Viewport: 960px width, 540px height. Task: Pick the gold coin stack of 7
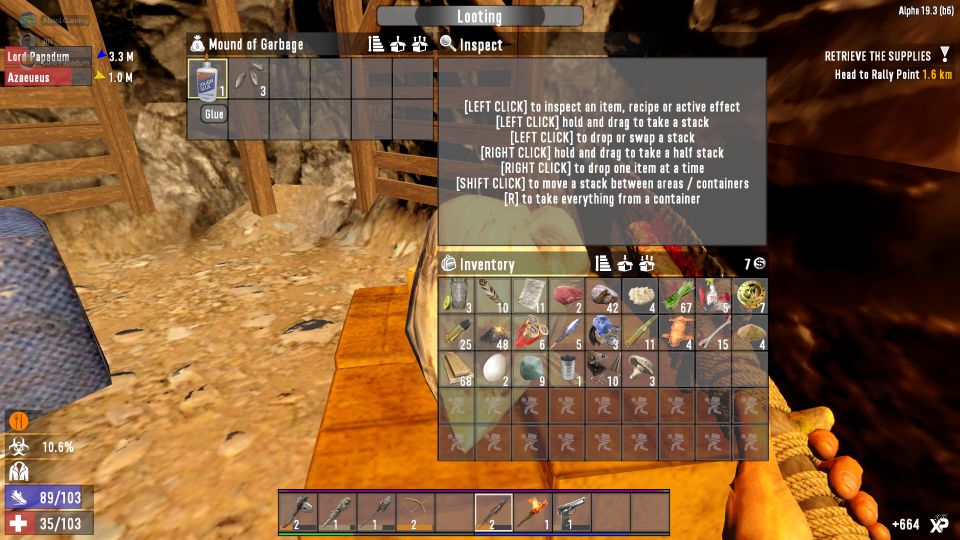click(750, 296)
